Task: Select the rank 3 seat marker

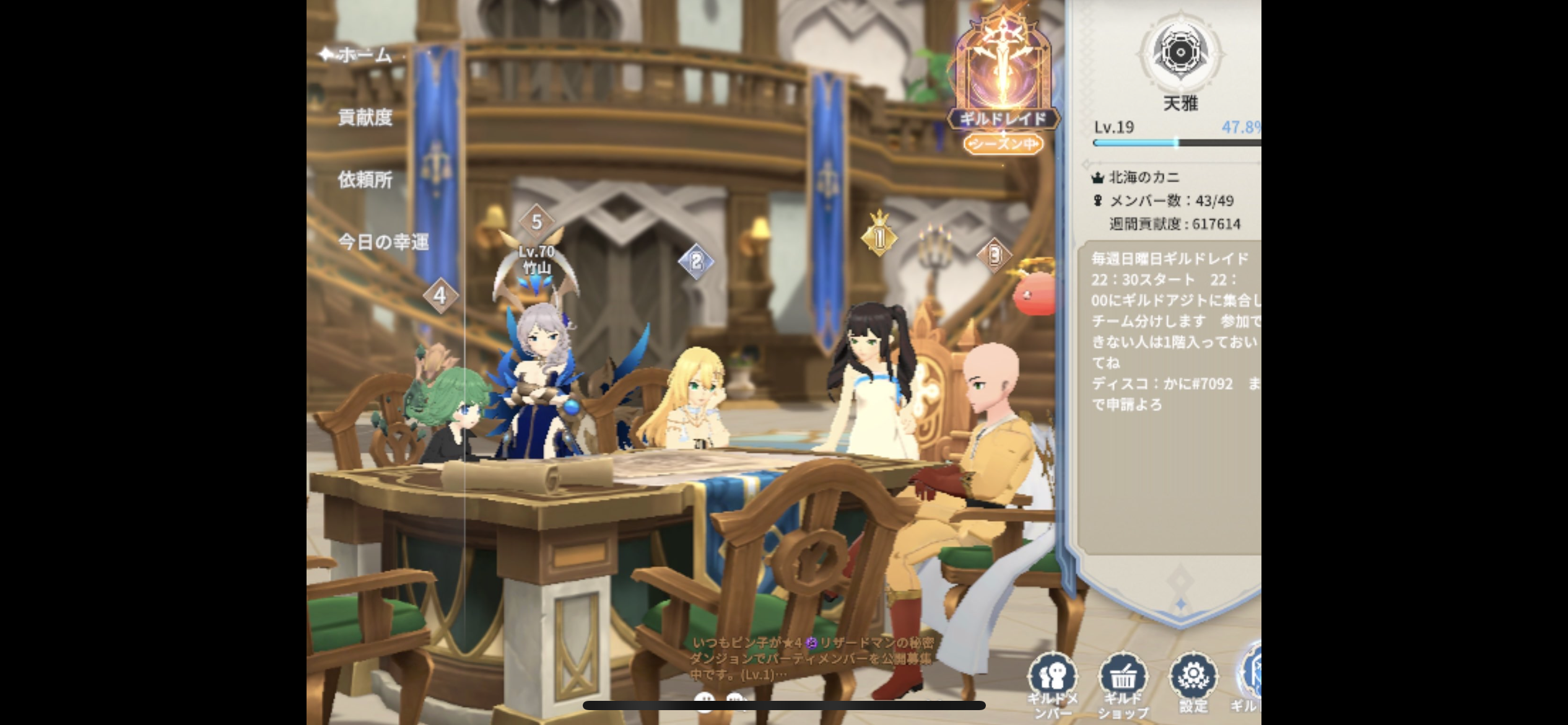Action: tap(994, 255)
